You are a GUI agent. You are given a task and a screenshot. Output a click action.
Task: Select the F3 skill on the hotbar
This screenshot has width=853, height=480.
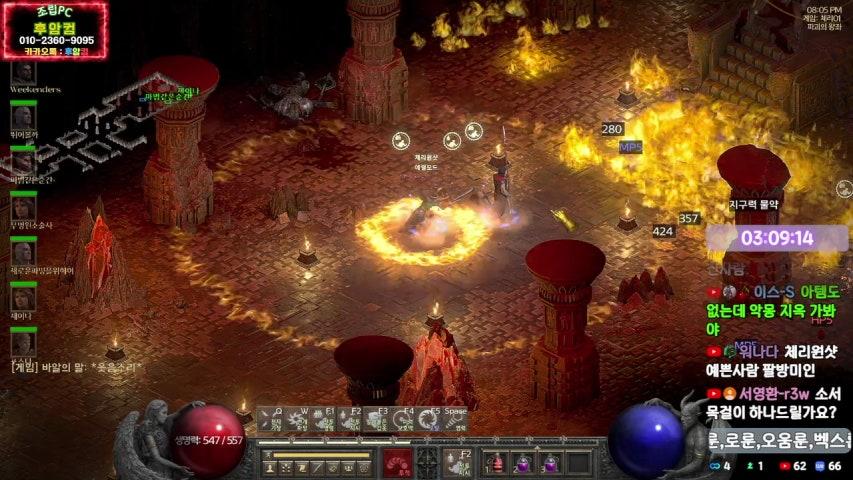pyautogui.click(x=376, y=420)
